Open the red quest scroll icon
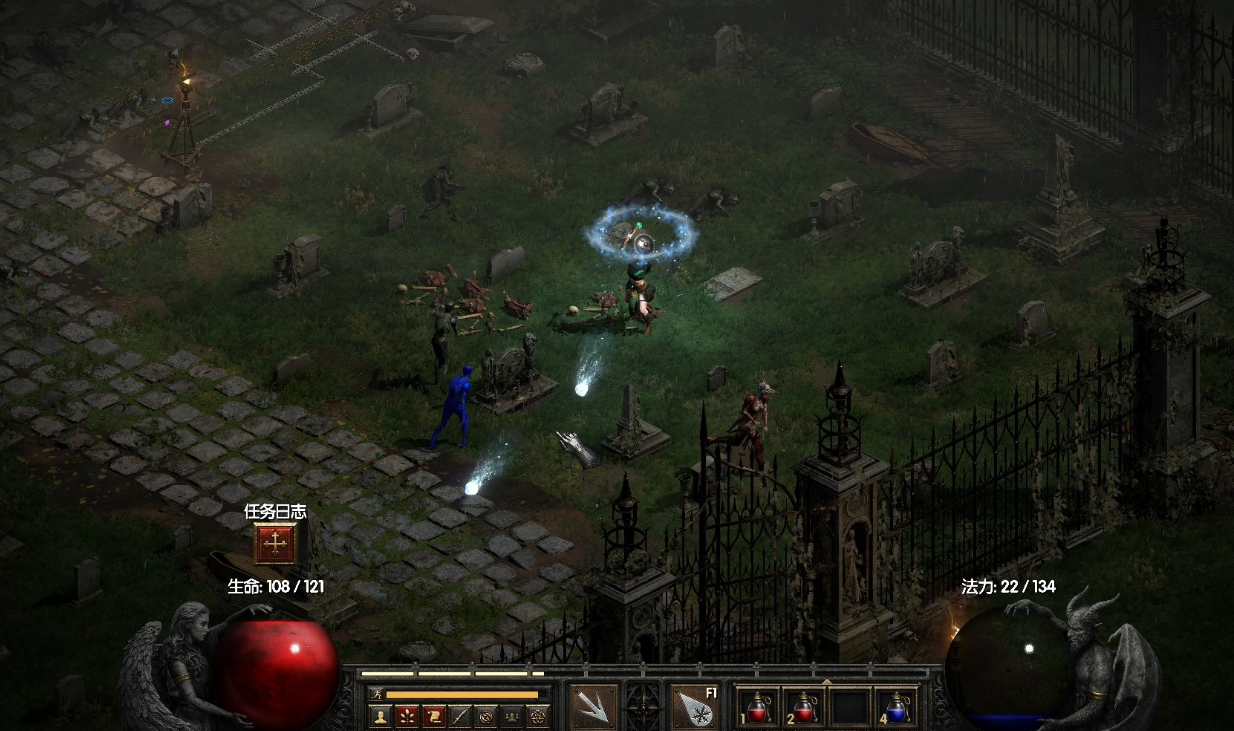This screenshot has height=731, width=1234. [x=433, y=716]
